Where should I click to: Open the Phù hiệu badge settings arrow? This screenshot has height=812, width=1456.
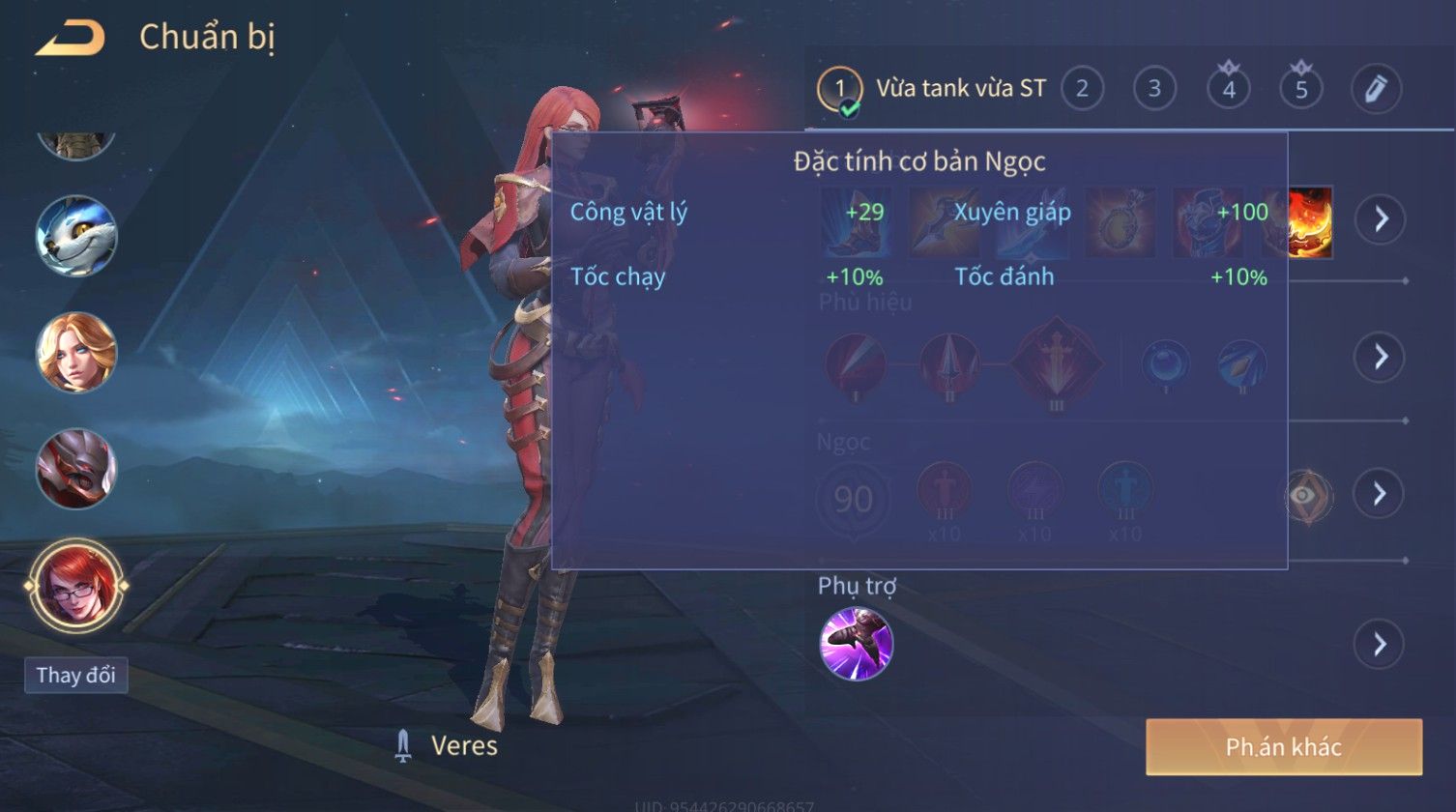pyautogui.click(x=1380, y=357)
